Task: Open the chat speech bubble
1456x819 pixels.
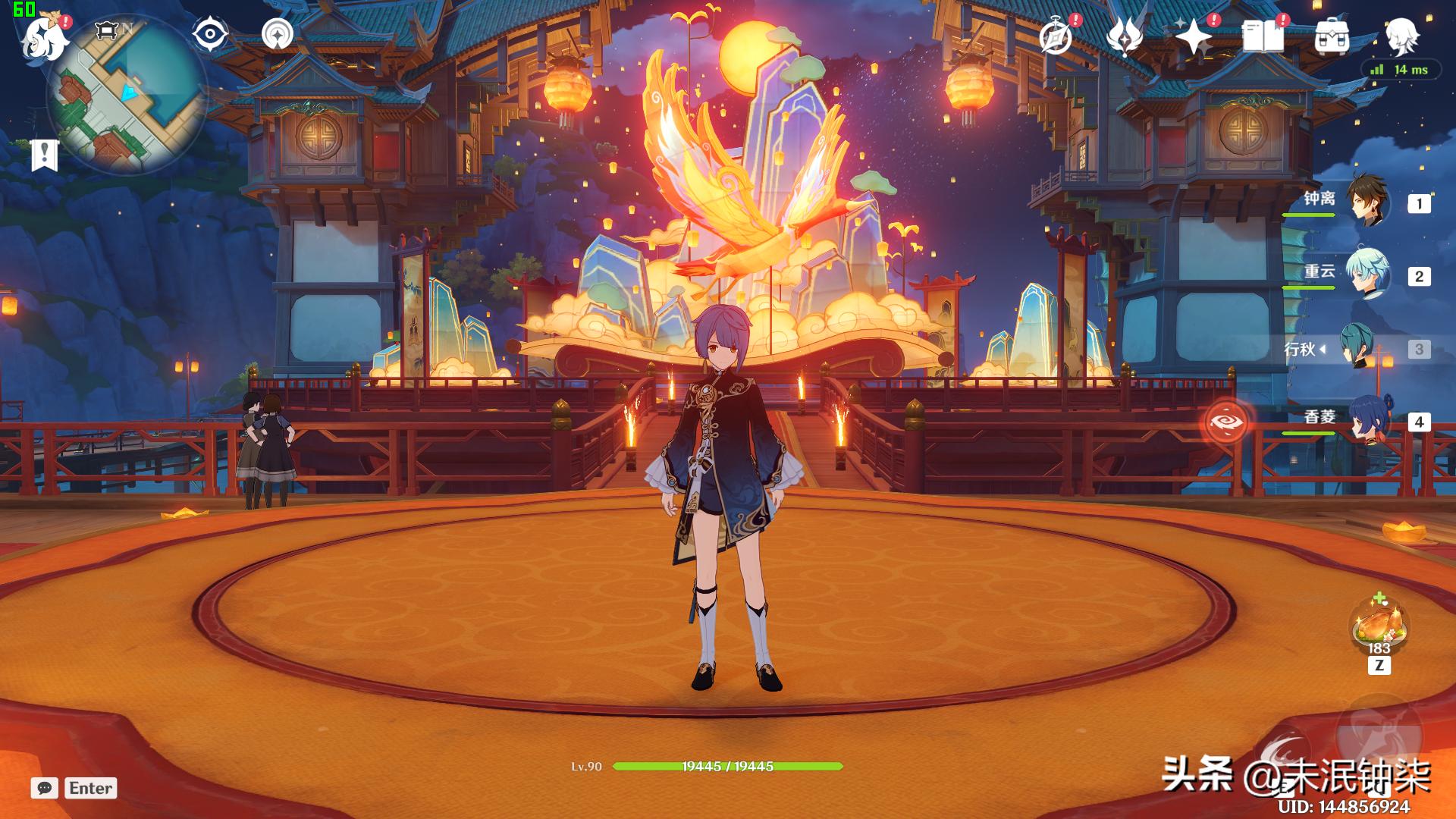Action: click(44, 788)
